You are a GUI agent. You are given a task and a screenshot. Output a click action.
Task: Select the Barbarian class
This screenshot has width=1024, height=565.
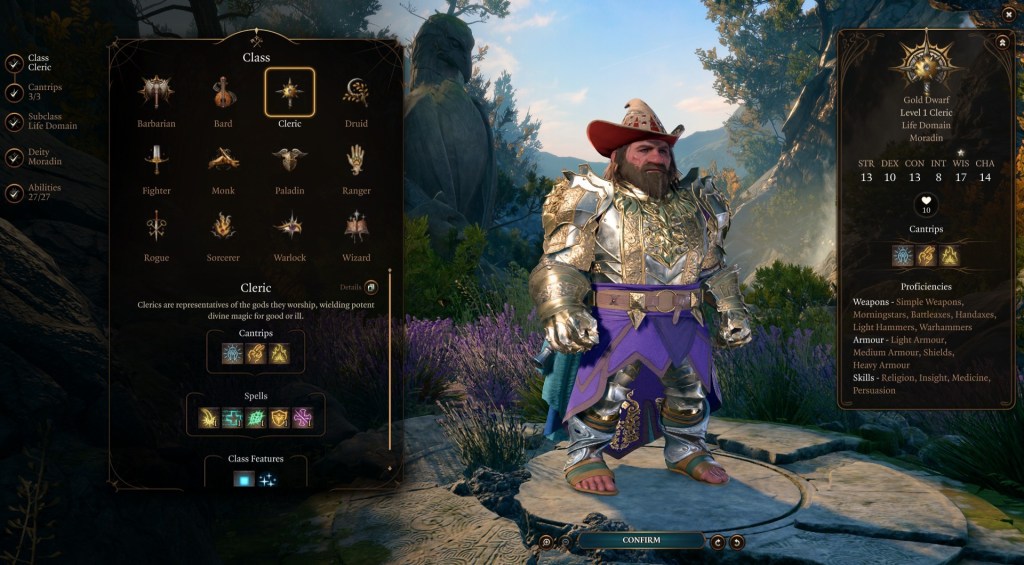click(x=156, y=93)
